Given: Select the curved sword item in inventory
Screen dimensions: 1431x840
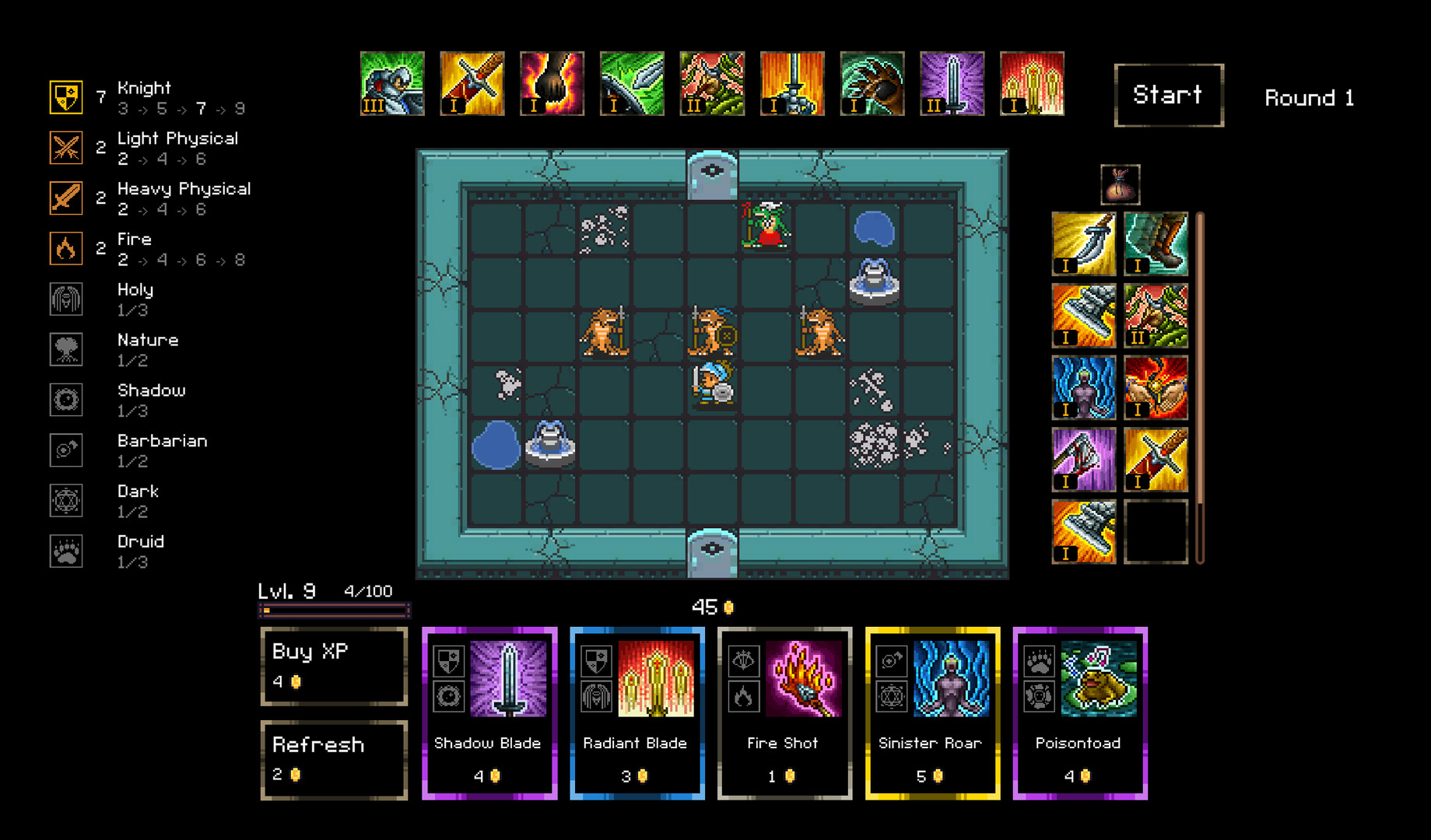Looking at the screenshot, I should (1084, 243).
